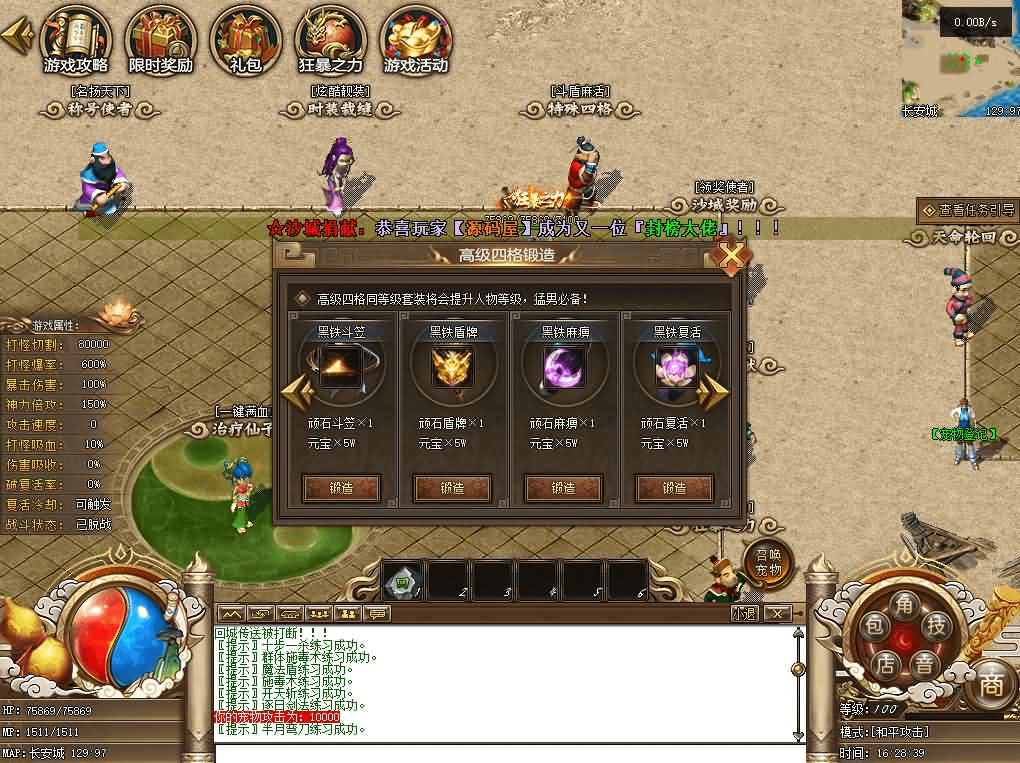Forge the 黑铁盾牌 item
The width and height of the screenshot is (1020, 763).
tap(452, 488)
